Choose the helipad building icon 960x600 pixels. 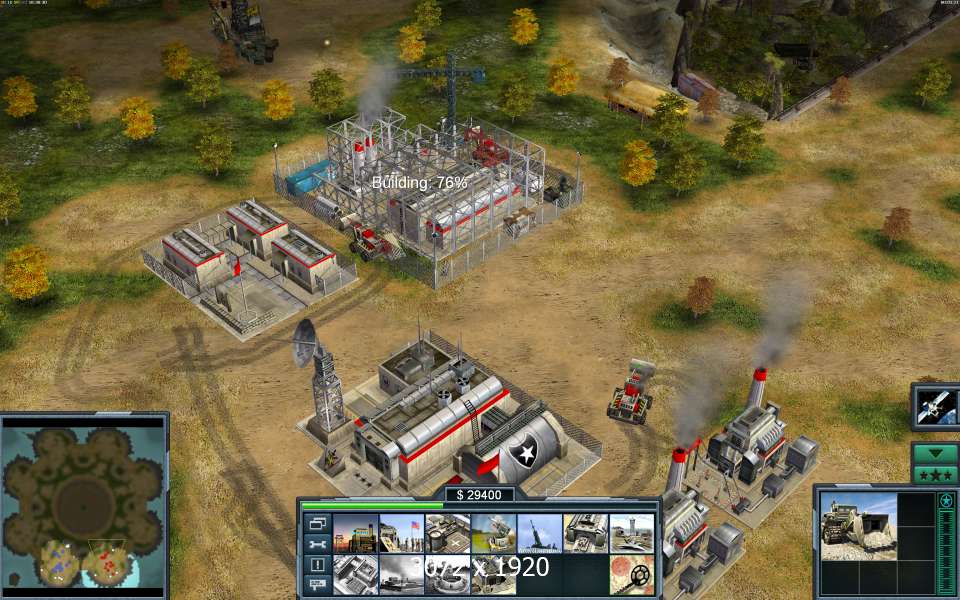tap(447, 533)
